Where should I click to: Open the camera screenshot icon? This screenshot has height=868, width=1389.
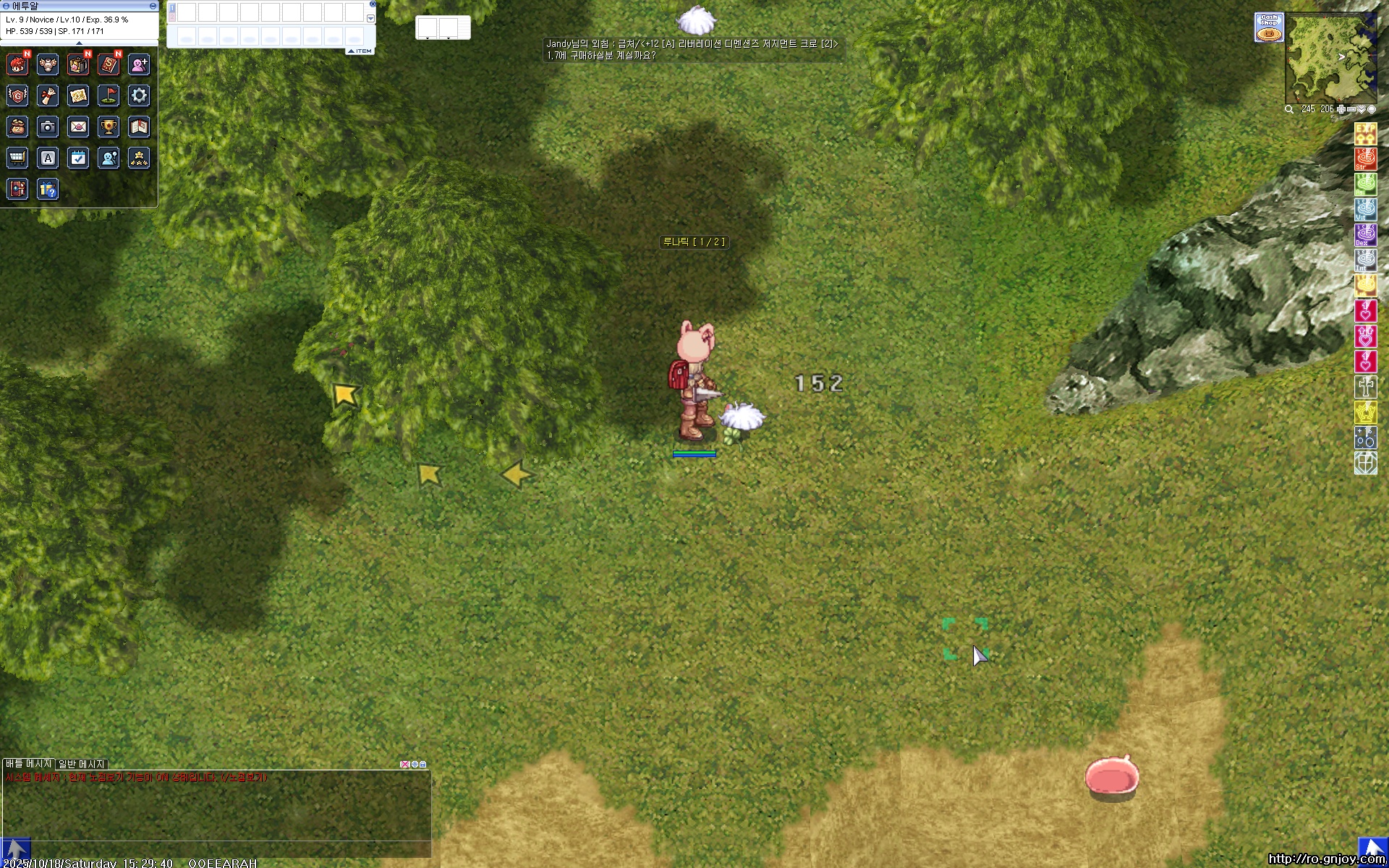(48, 127)
